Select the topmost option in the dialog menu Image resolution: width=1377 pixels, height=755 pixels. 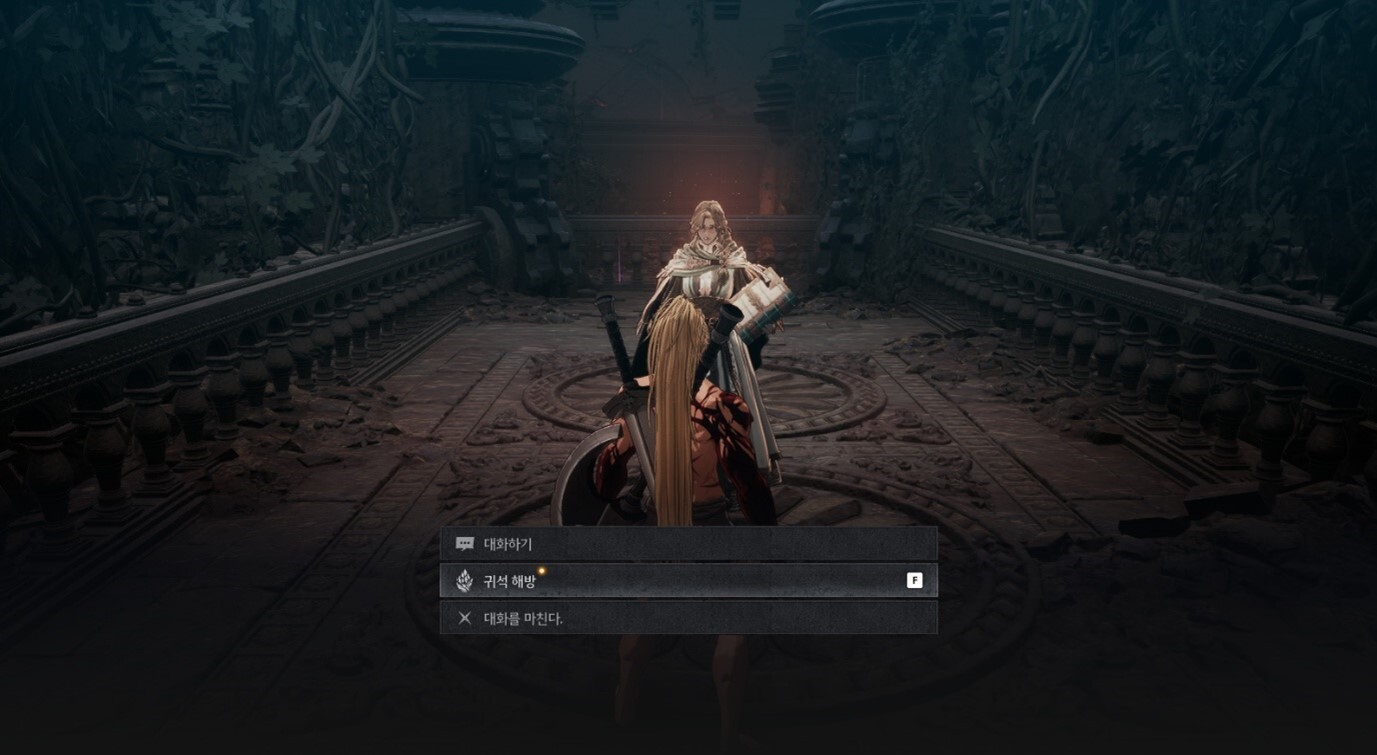click(690, 543)
